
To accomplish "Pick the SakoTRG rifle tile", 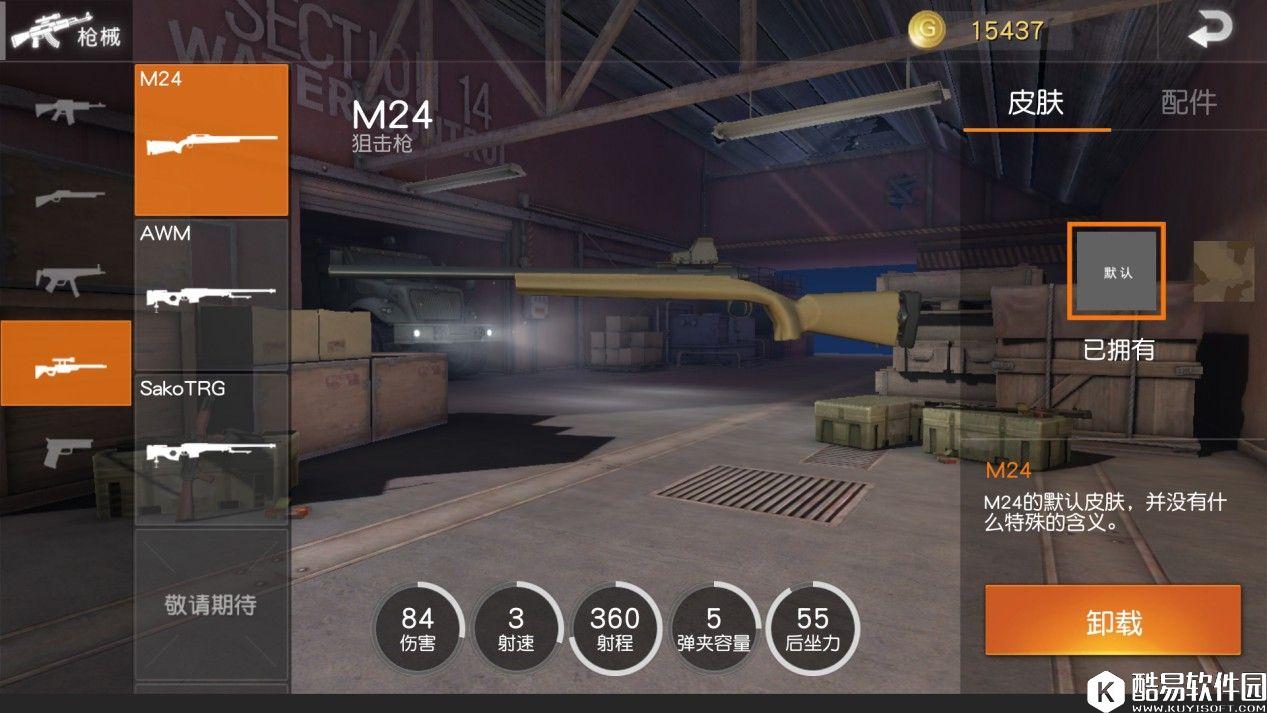I will (x=211, y=446).
